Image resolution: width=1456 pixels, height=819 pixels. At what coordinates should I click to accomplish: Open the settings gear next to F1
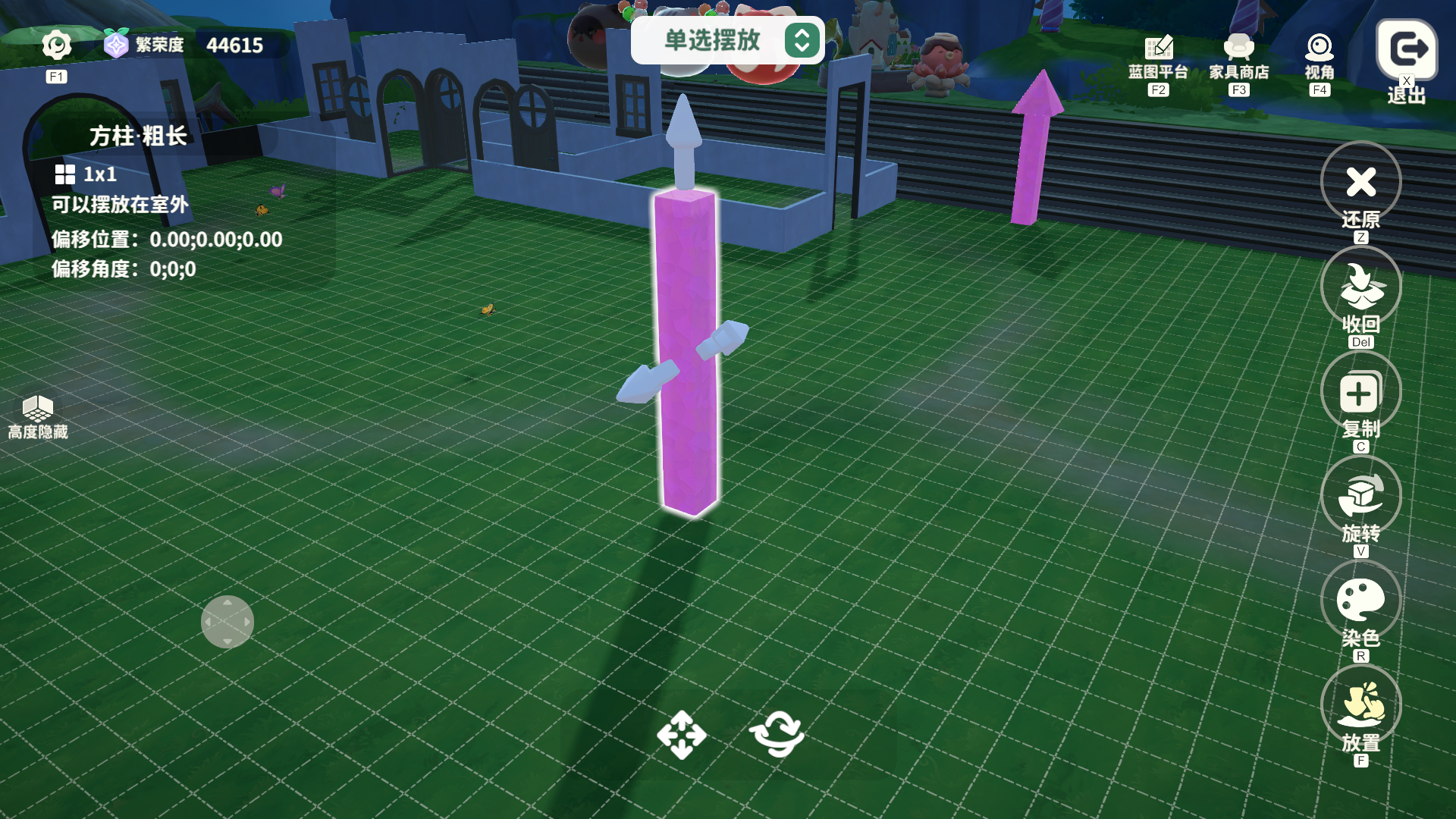56,44
